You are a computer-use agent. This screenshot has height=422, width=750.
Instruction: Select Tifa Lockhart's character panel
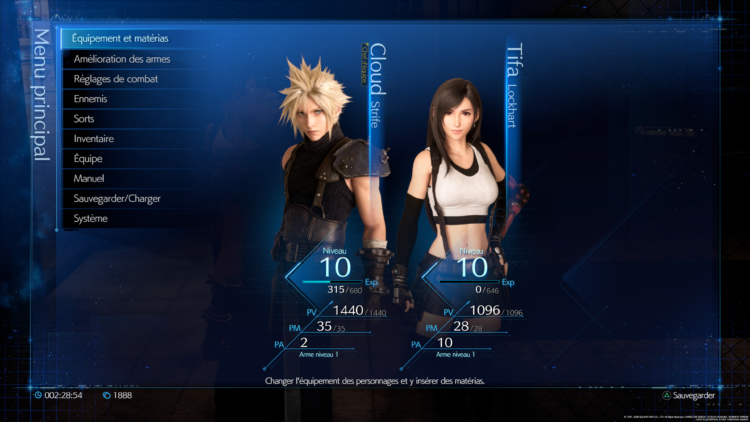(x=465, y=200)
